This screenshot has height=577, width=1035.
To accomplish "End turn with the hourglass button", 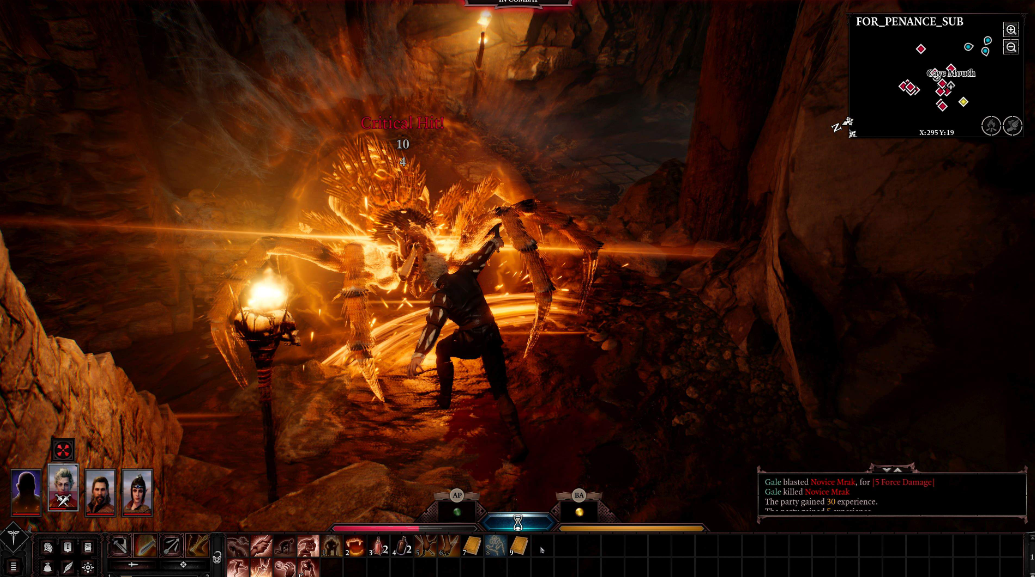I will point(517,523).
